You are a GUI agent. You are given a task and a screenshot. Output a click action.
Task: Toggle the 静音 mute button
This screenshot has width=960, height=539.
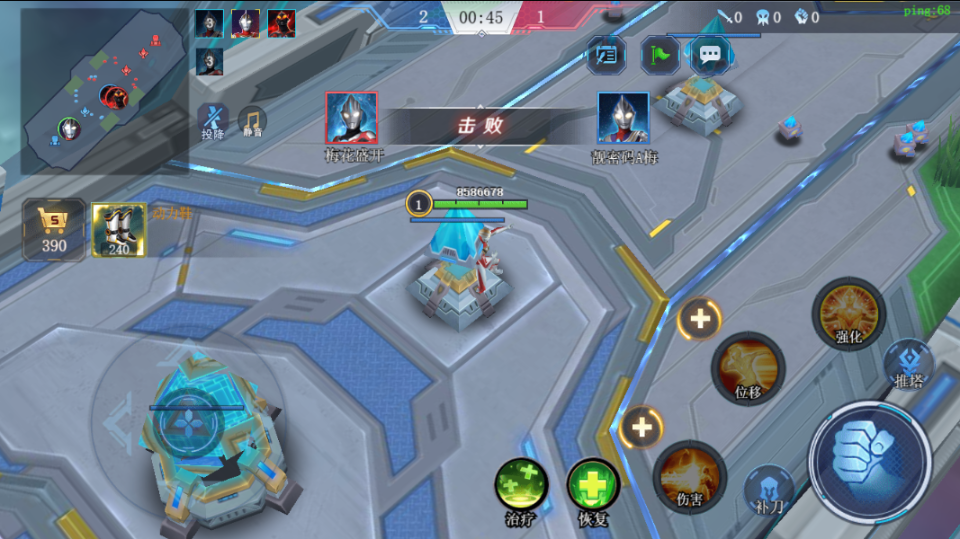tap(251, 120)
